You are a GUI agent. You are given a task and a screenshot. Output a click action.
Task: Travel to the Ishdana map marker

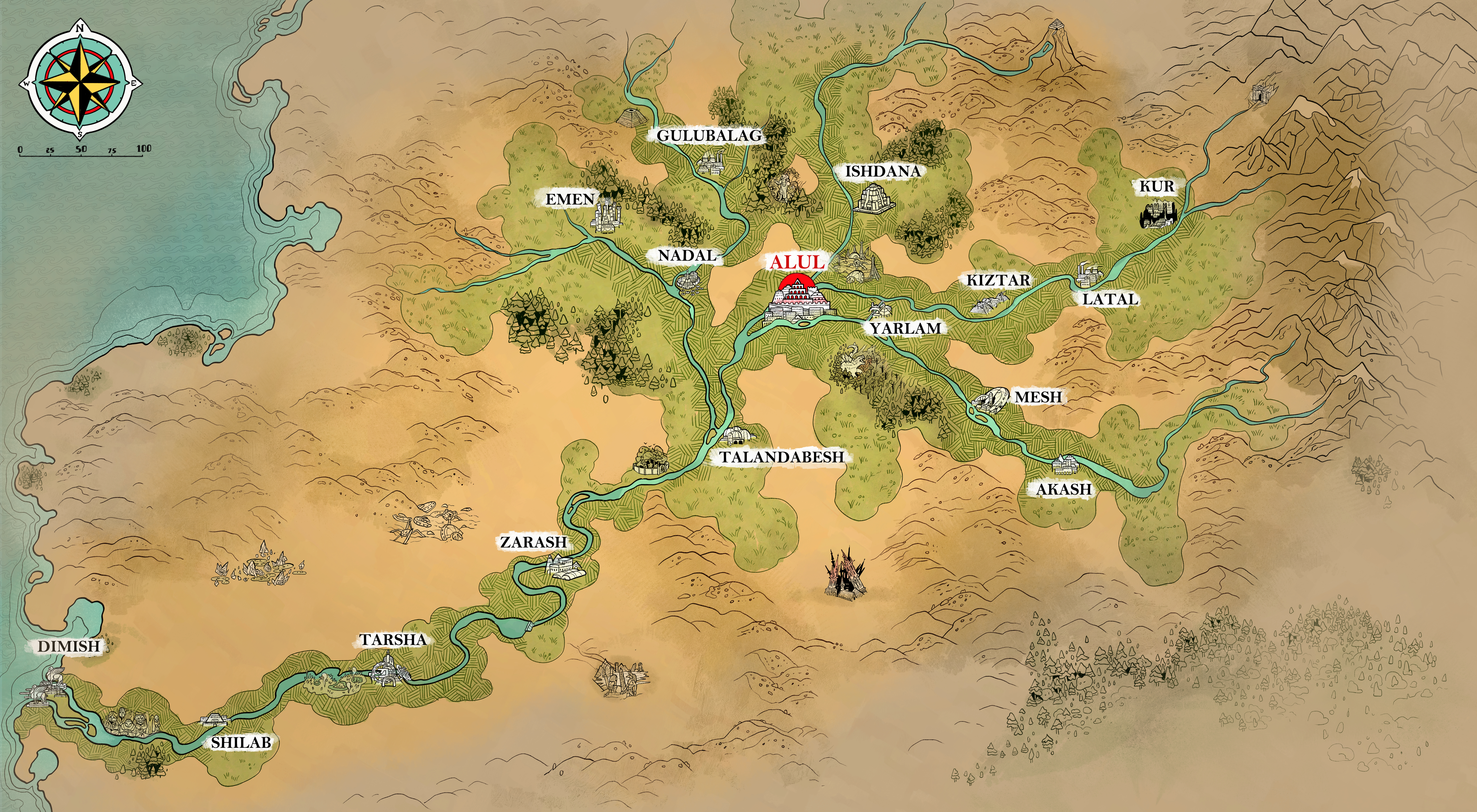883,171
